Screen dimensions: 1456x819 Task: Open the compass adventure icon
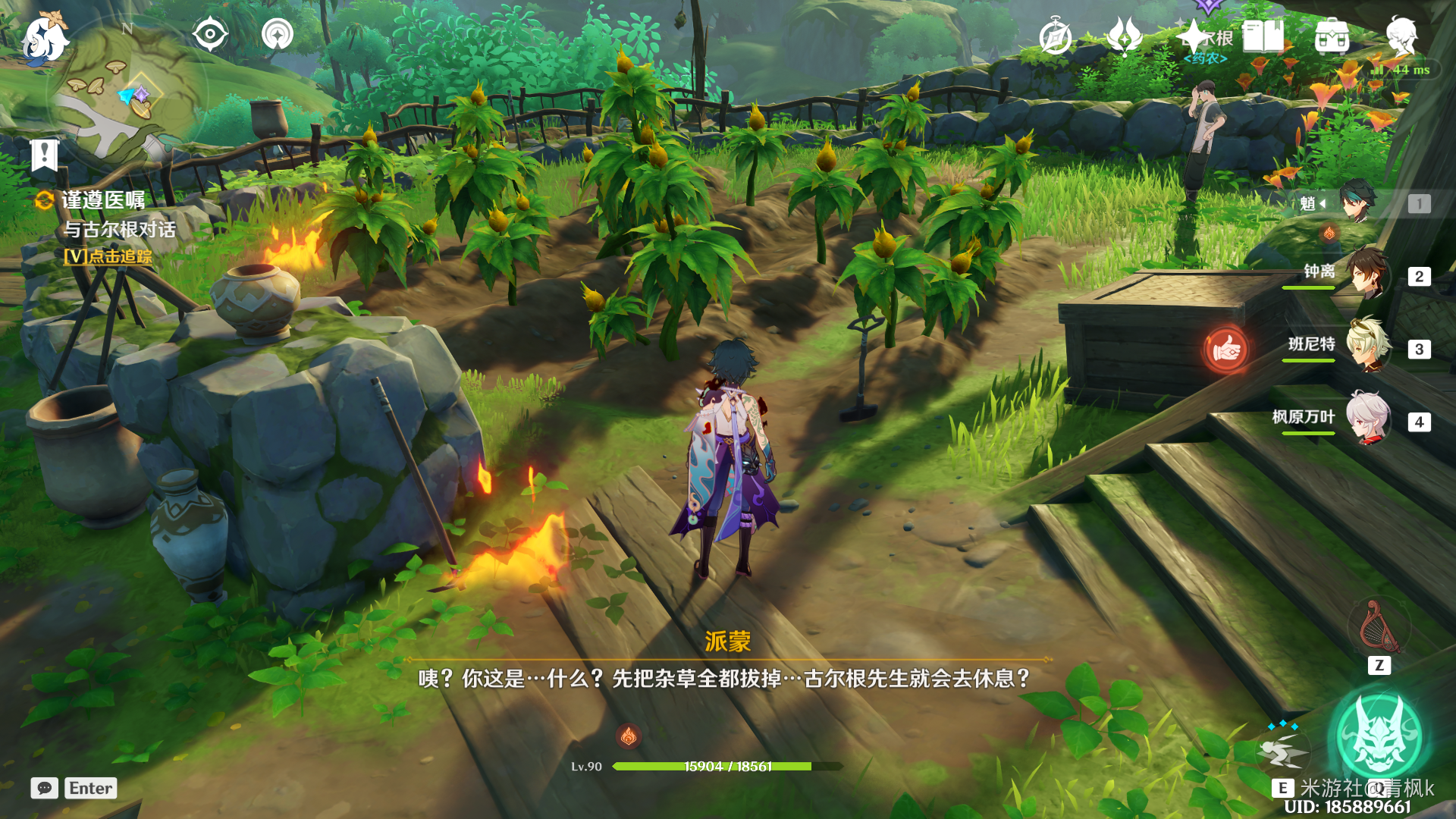tap(1055, 36)
